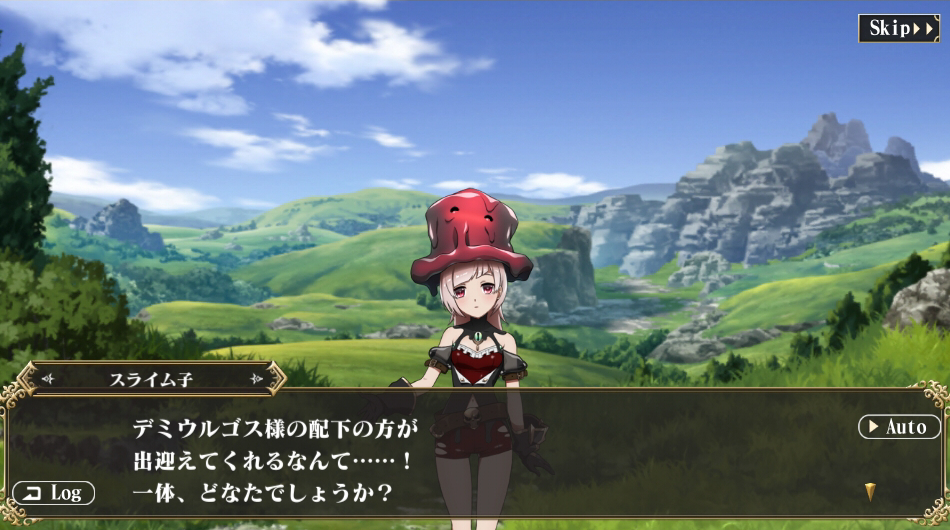Advance dialogue with the gold arrow
Screen dimensions: 950x530
[x=870, y=492]
